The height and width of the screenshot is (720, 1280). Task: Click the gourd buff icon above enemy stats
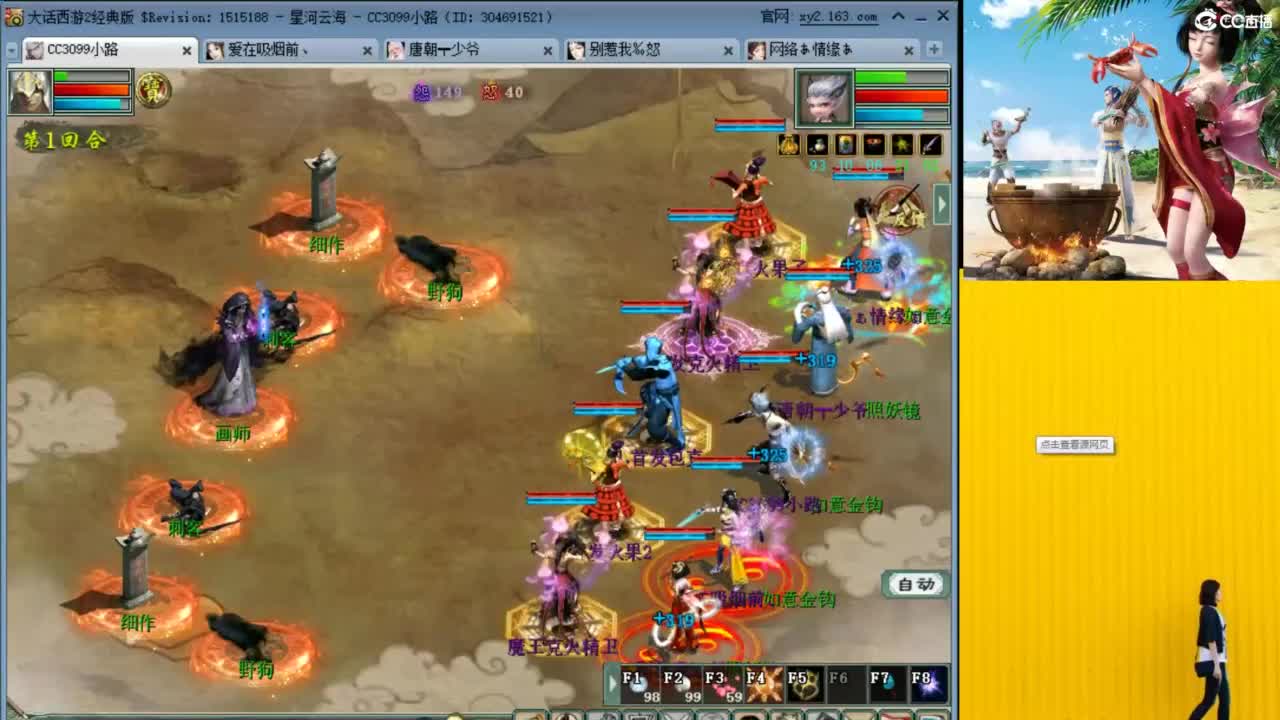click(787, 145)
